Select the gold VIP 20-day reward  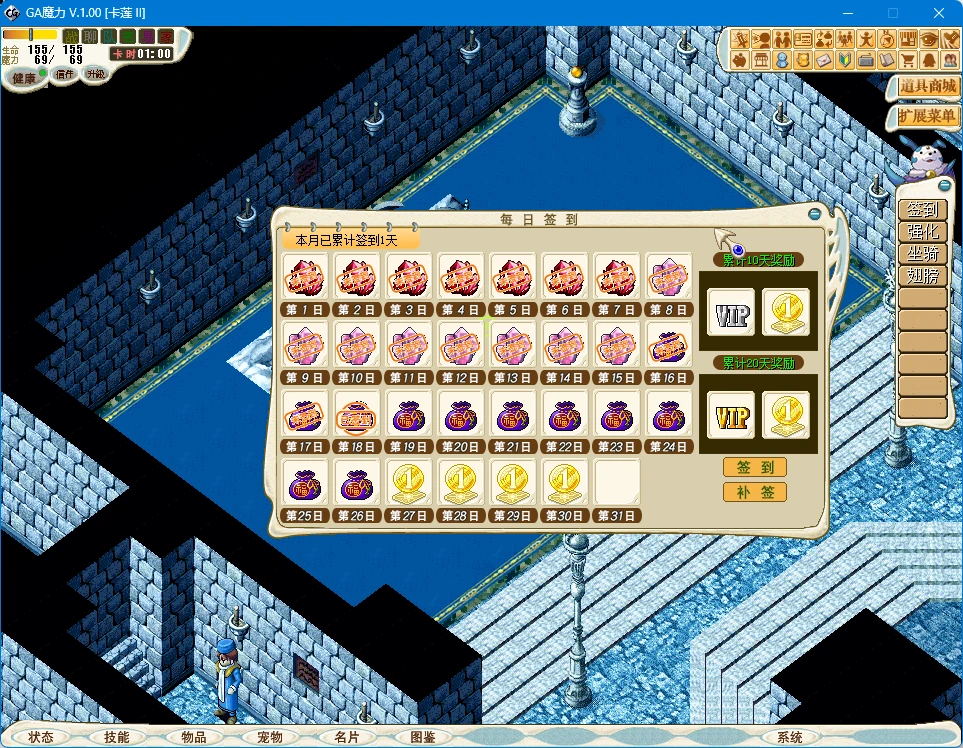[x=730, y=415]
